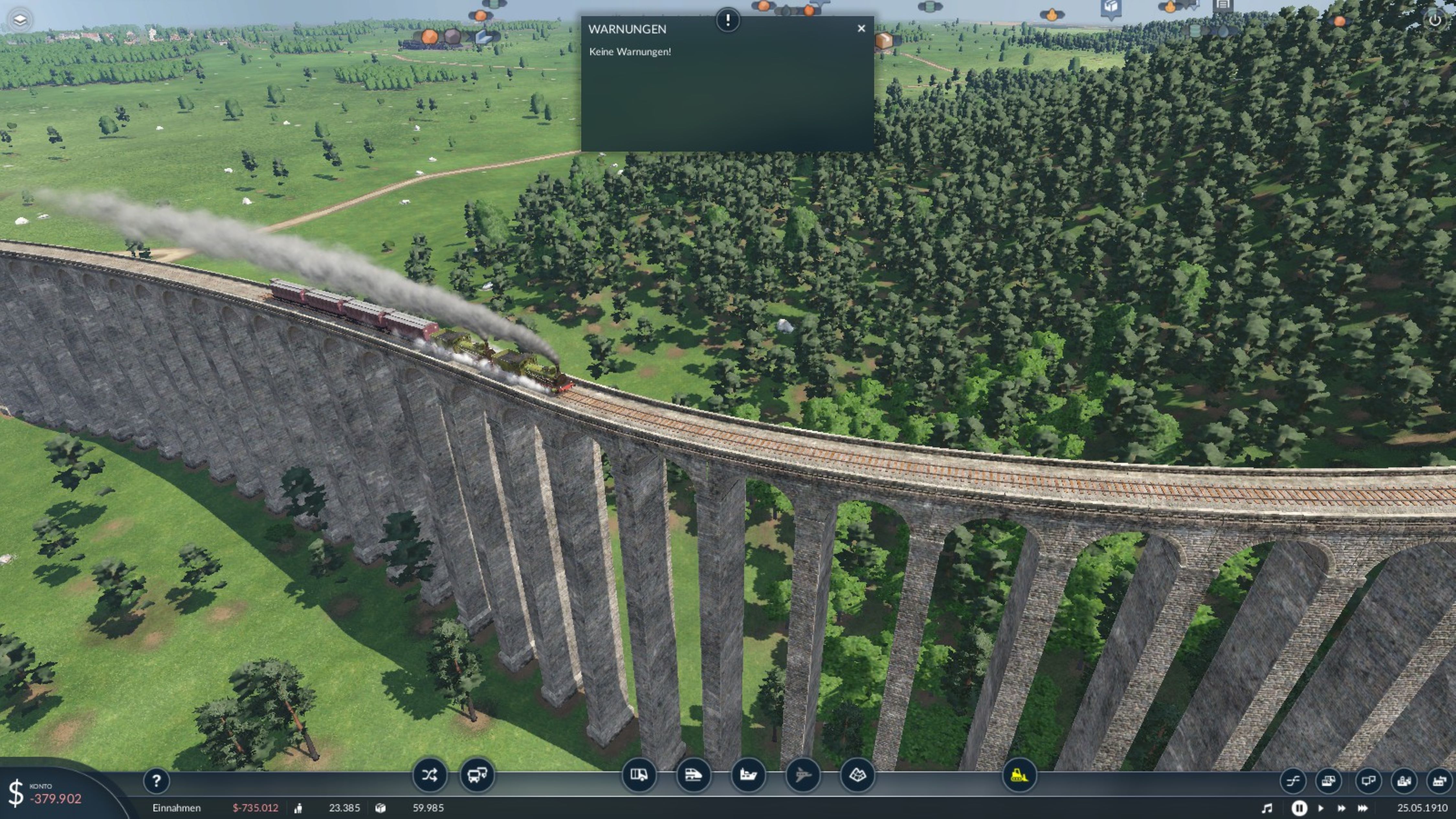Image resolution: width=1456 pixels, height=819 pixels.
Task: Set game speed to triple fast-forward
Action: click(1362, 808)
